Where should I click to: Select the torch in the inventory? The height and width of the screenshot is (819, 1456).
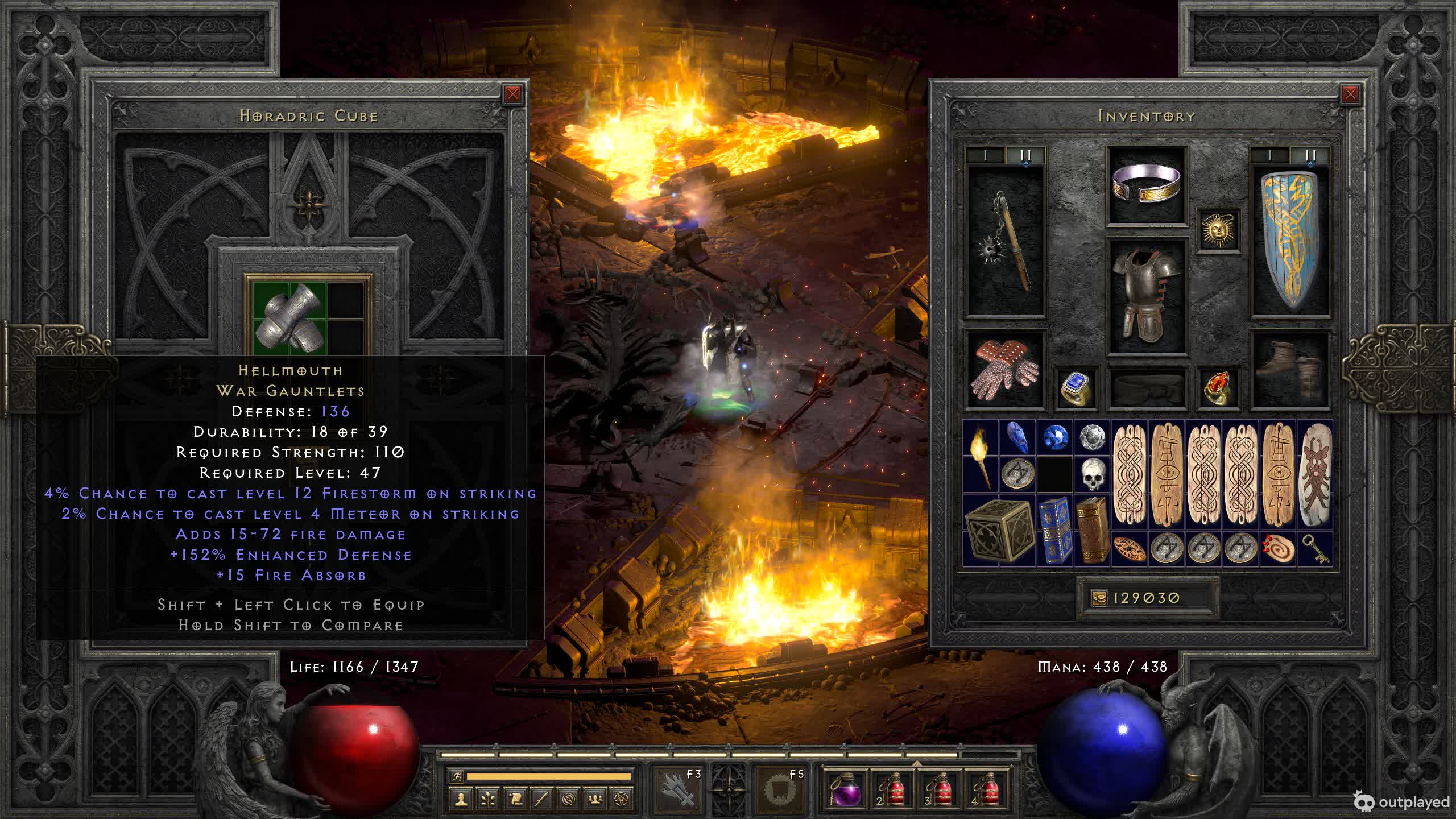pos(981,456)
